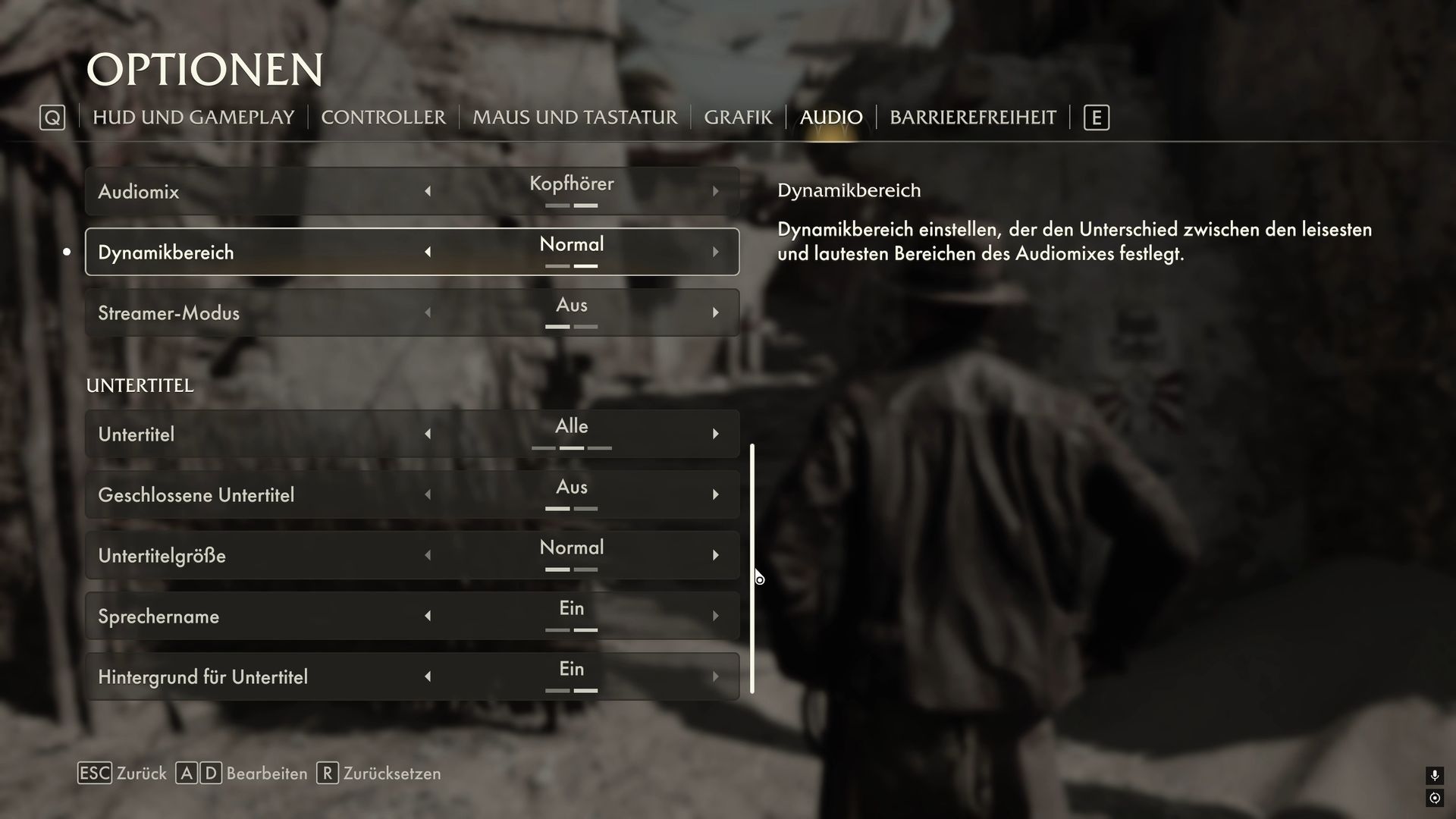Change Dynamikbereich with its right arrow
This screenshot has width=1456, height=819.
click(715, 252)
